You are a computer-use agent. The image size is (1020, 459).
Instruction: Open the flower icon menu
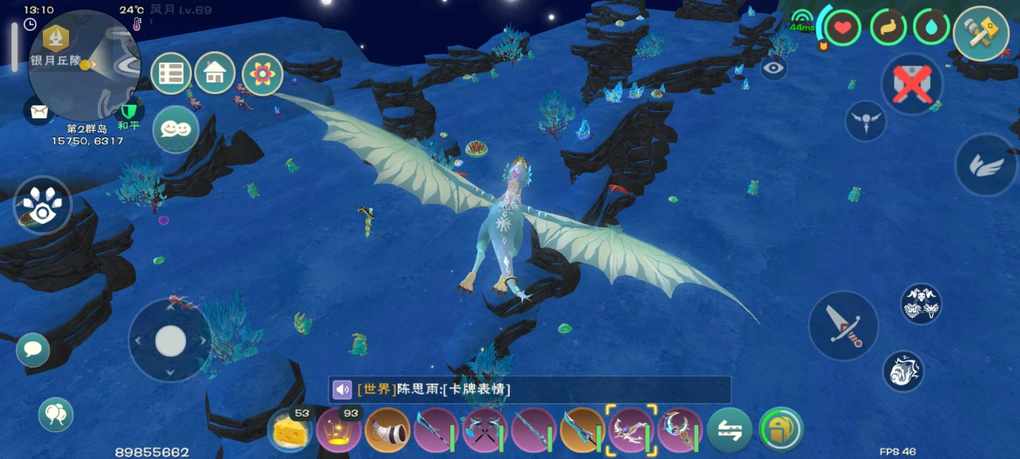pyautogui.click(x=262, y=73)
